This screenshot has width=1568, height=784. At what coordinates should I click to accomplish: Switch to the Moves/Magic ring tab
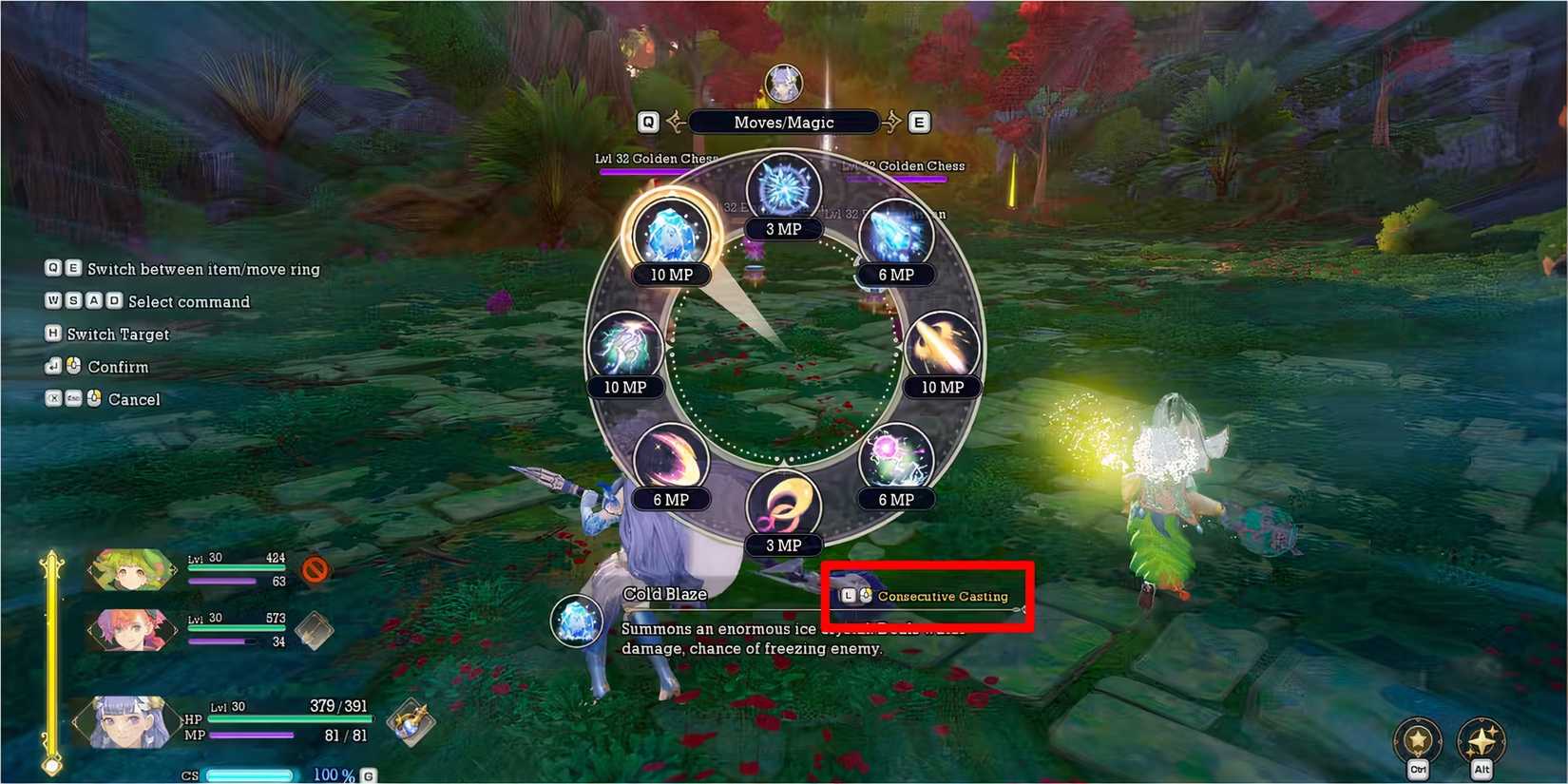[784, 122]
